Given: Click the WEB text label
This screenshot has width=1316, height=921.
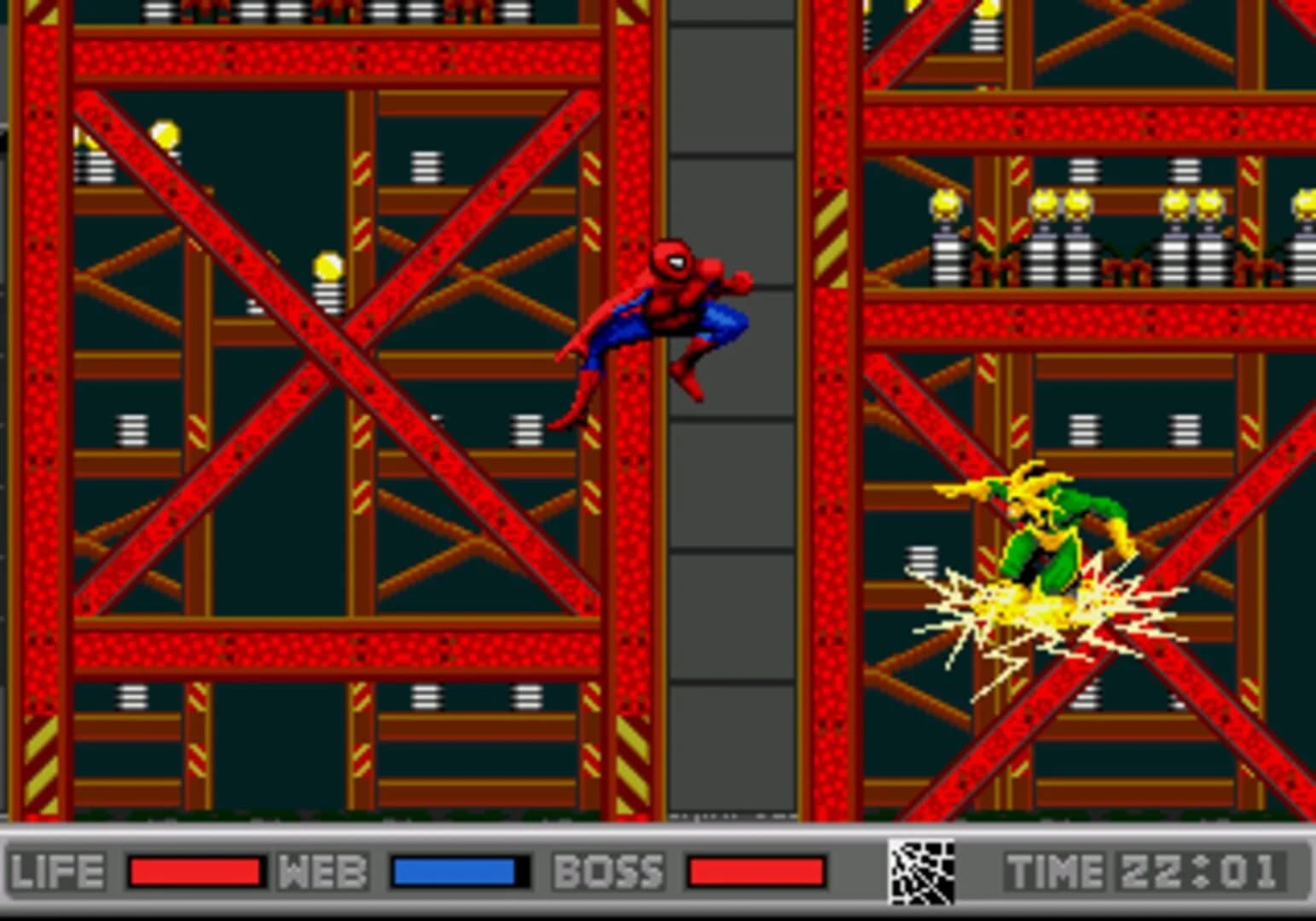Looking at the screenshot, I should pyautogui.click(x=324, y=872).
